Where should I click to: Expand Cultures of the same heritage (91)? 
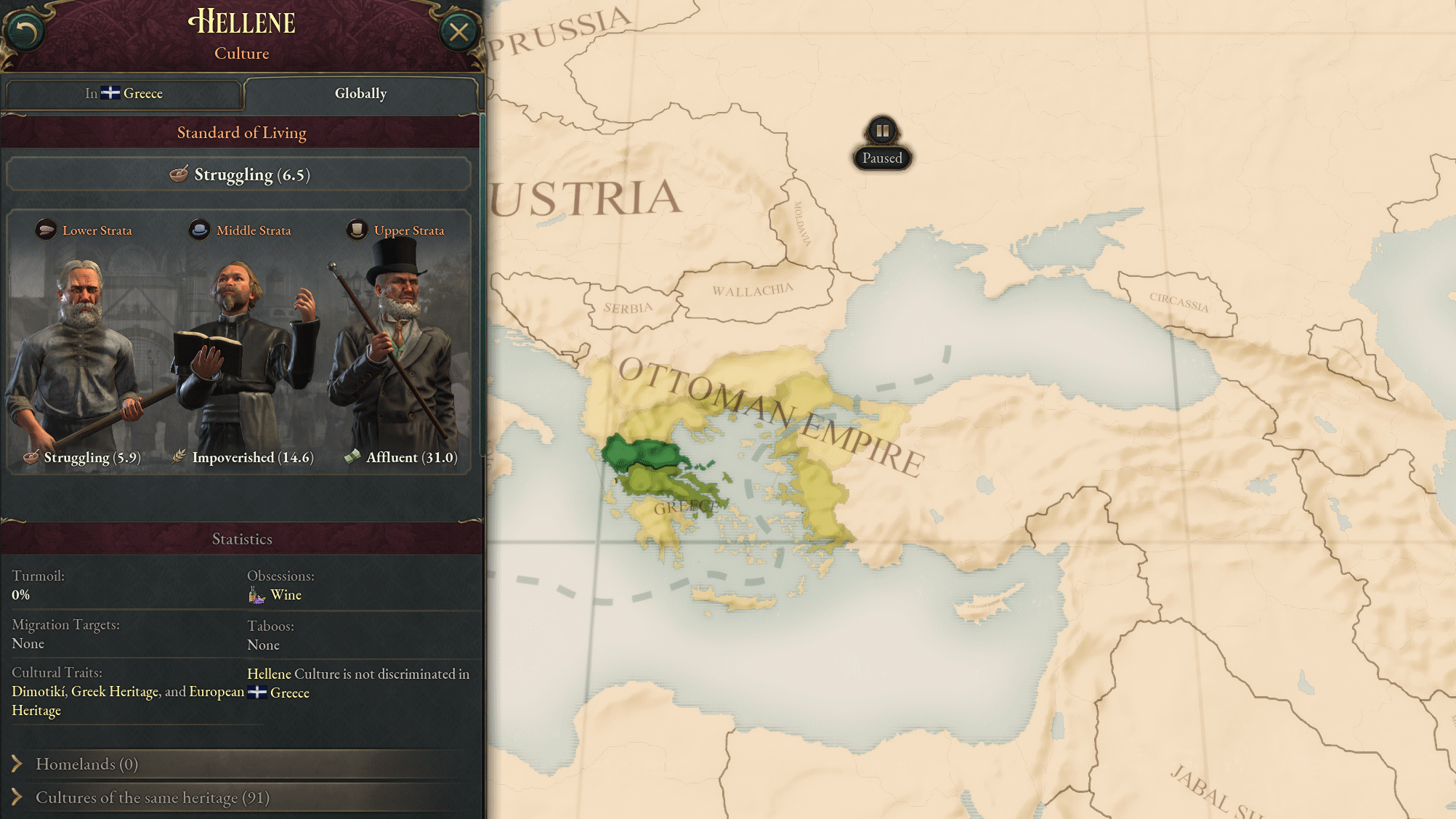tap(153, 797)
